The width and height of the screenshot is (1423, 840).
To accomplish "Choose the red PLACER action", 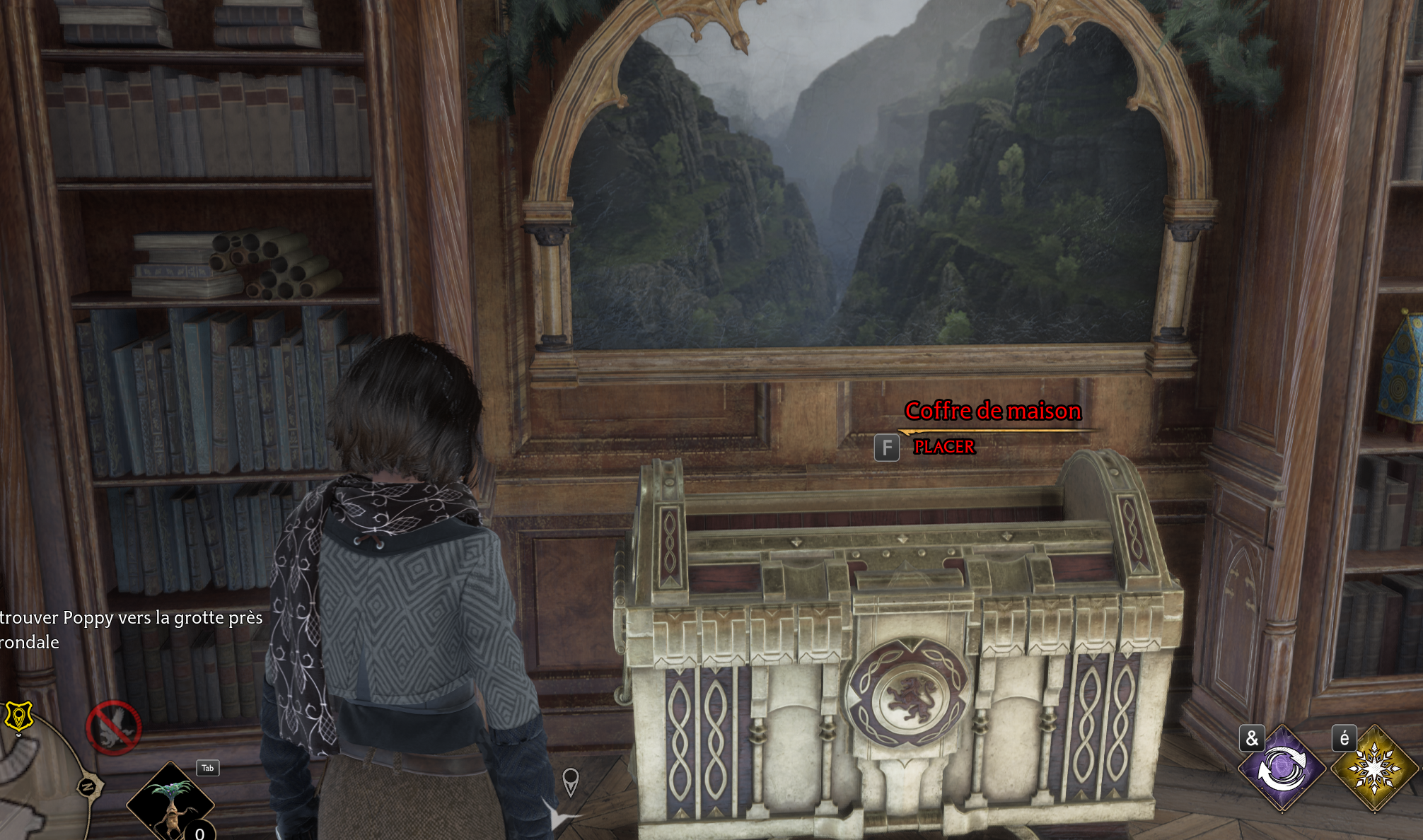I will coord(944,447).
